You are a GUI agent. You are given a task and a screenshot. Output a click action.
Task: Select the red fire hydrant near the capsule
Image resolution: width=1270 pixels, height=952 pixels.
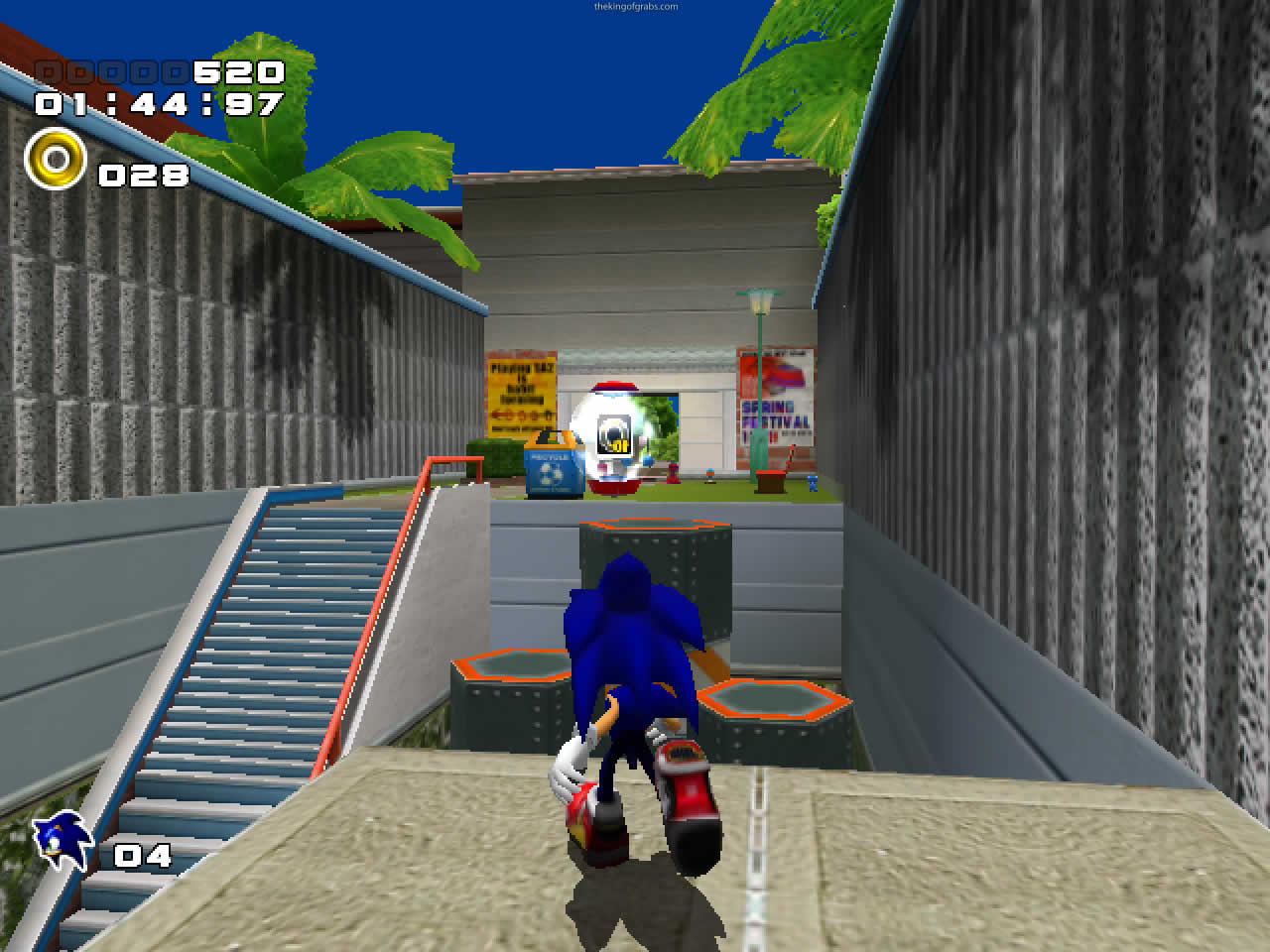coord(673,473)
